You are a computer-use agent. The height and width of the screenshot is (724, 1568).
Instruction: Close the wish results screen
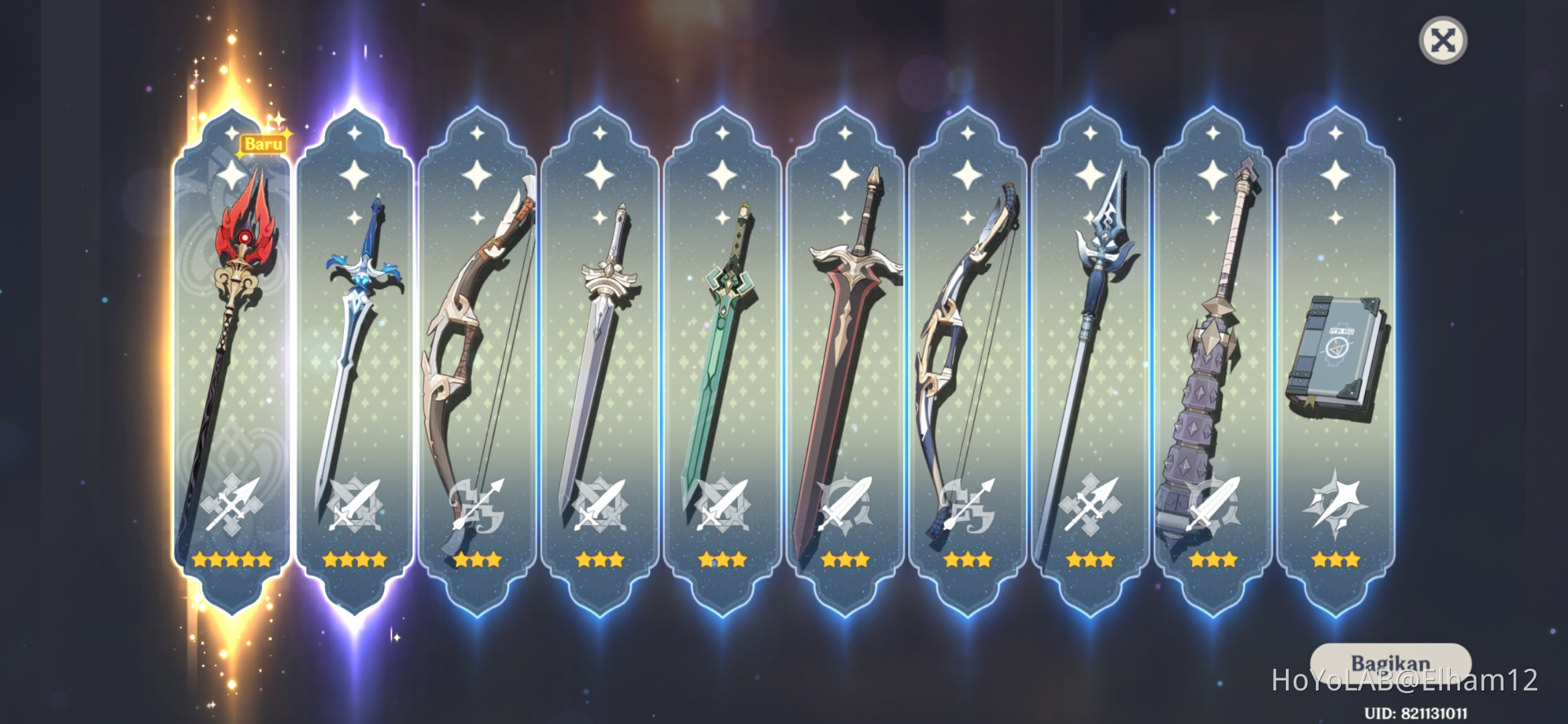[1443, 40]
